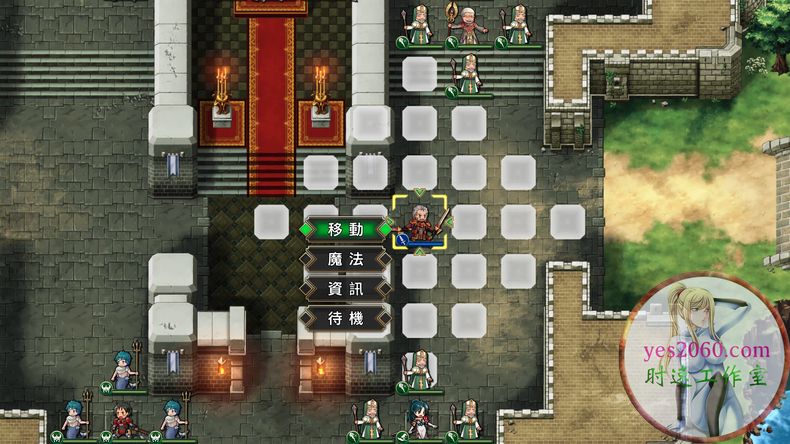The height and width of the screenshot is (444, 790).
Task: Choose the 魔法 (Magic) command
Action: pos(344,259)
